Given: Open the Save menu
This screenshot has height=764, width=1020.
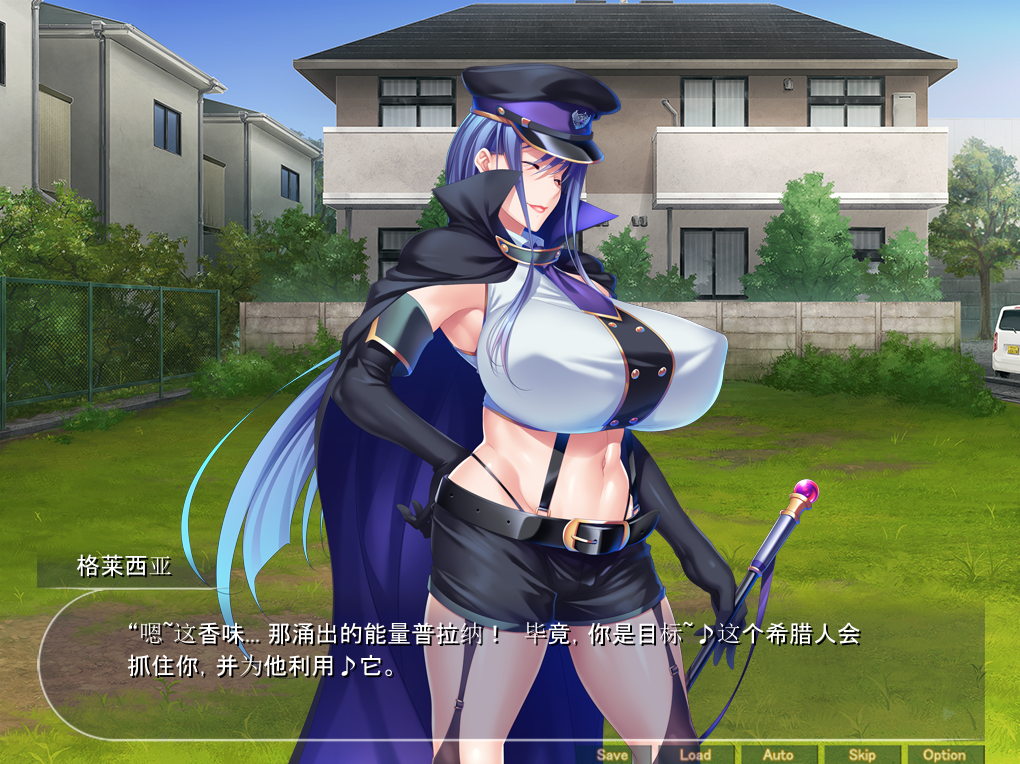Looking at the screenshot, I should coord(612,755).
